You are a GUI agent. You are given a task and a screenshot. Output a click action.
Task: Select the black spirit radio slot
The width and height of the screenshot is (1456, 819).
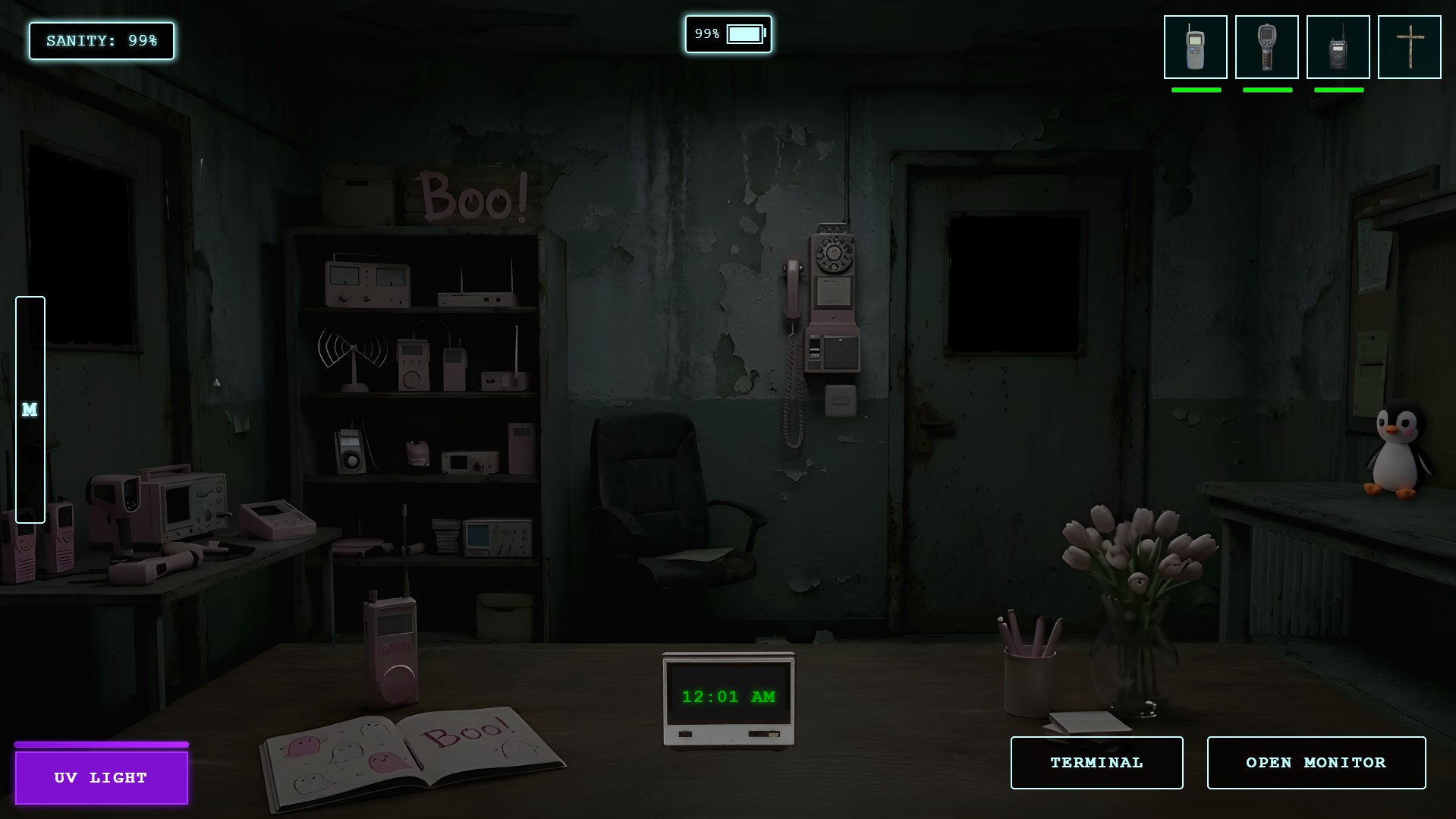click(x=1338, y=47)
